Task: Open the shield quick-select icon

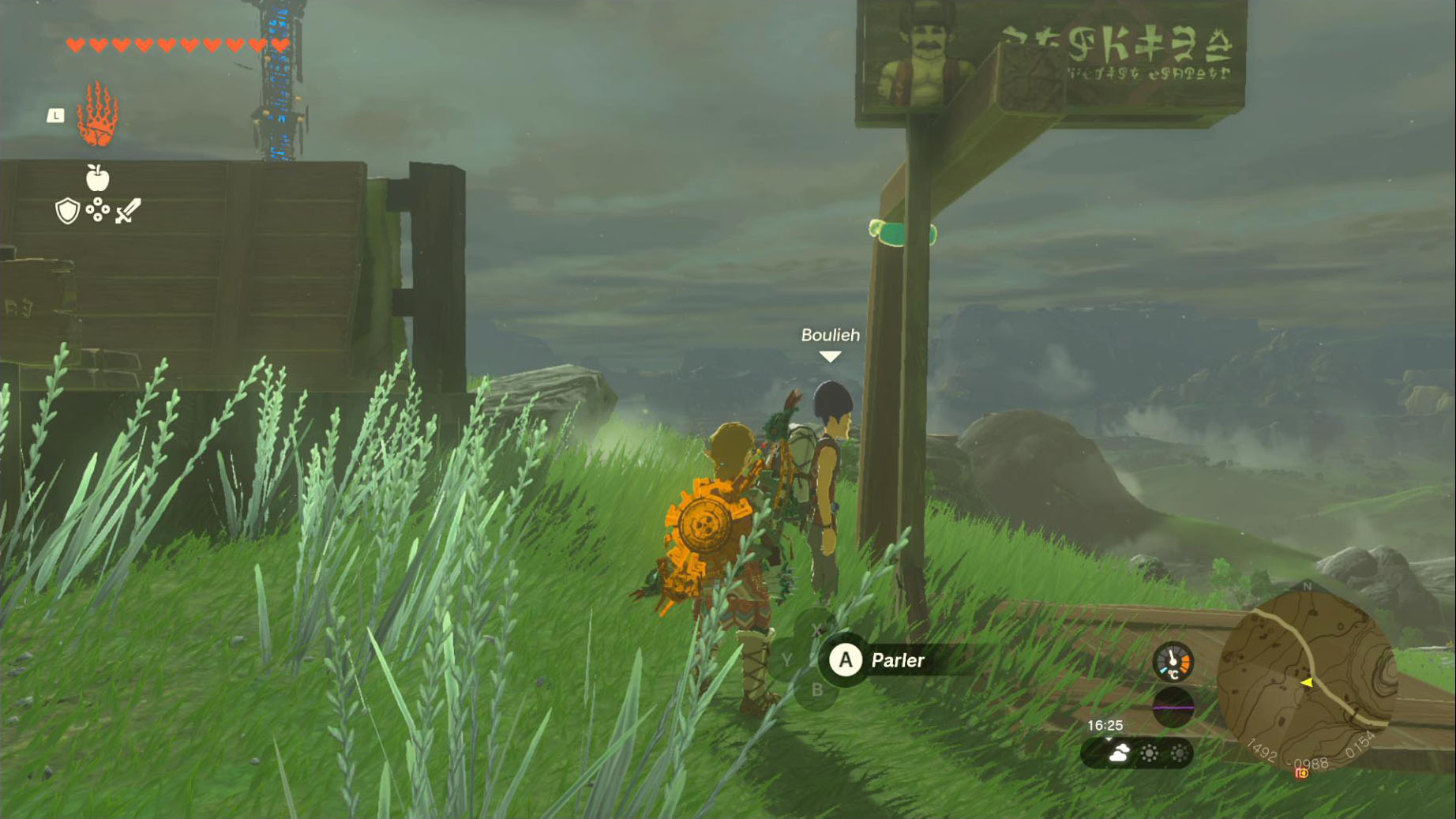Action: pyautogui.click(x=68, y=211)
